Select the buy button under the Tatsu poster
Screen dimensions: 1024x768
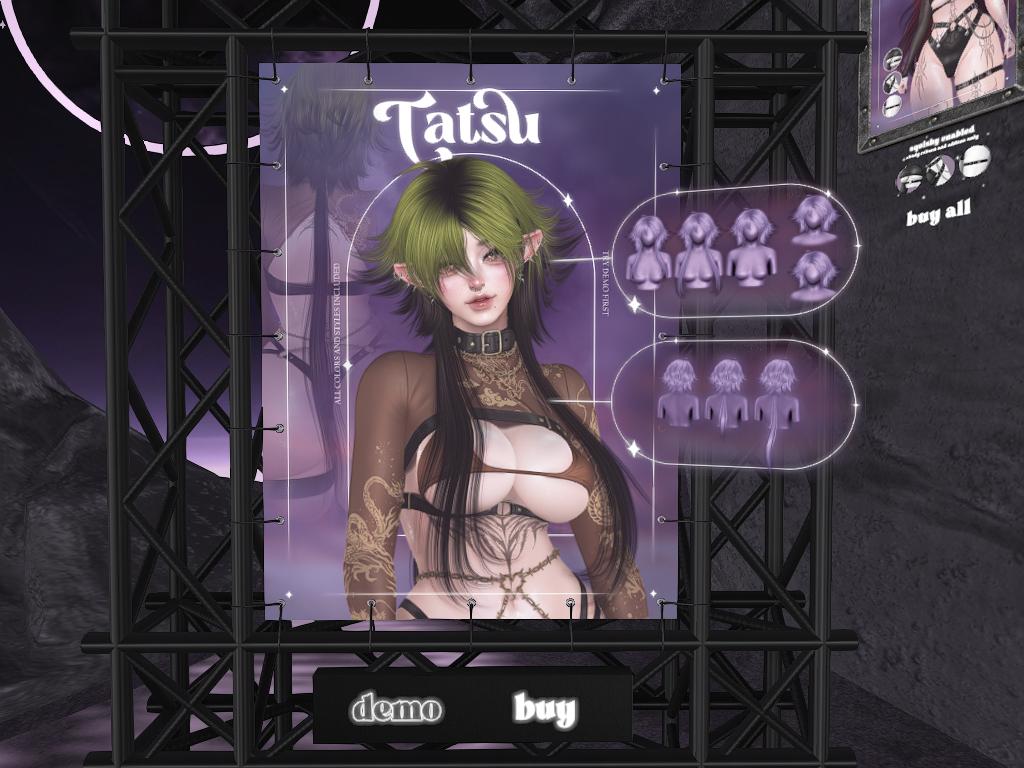click(545, 709)
